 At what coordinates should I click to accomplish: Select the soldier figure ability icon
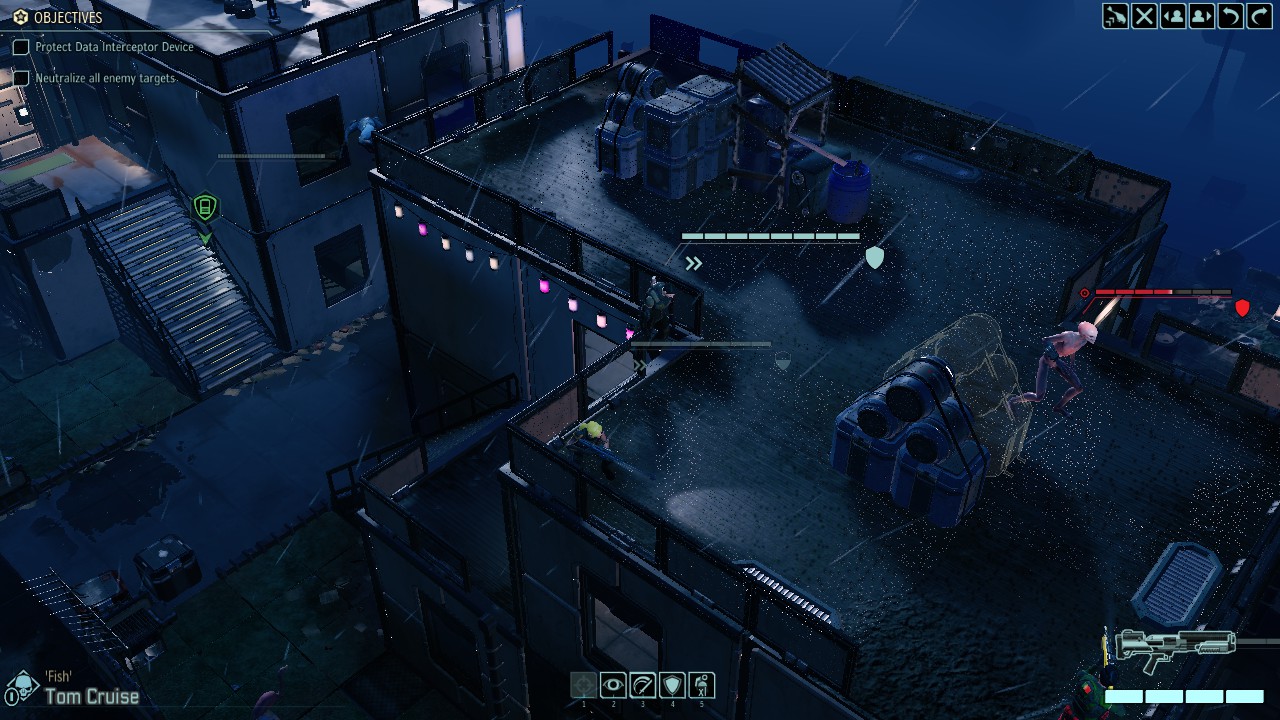click(x=701, y=685)
